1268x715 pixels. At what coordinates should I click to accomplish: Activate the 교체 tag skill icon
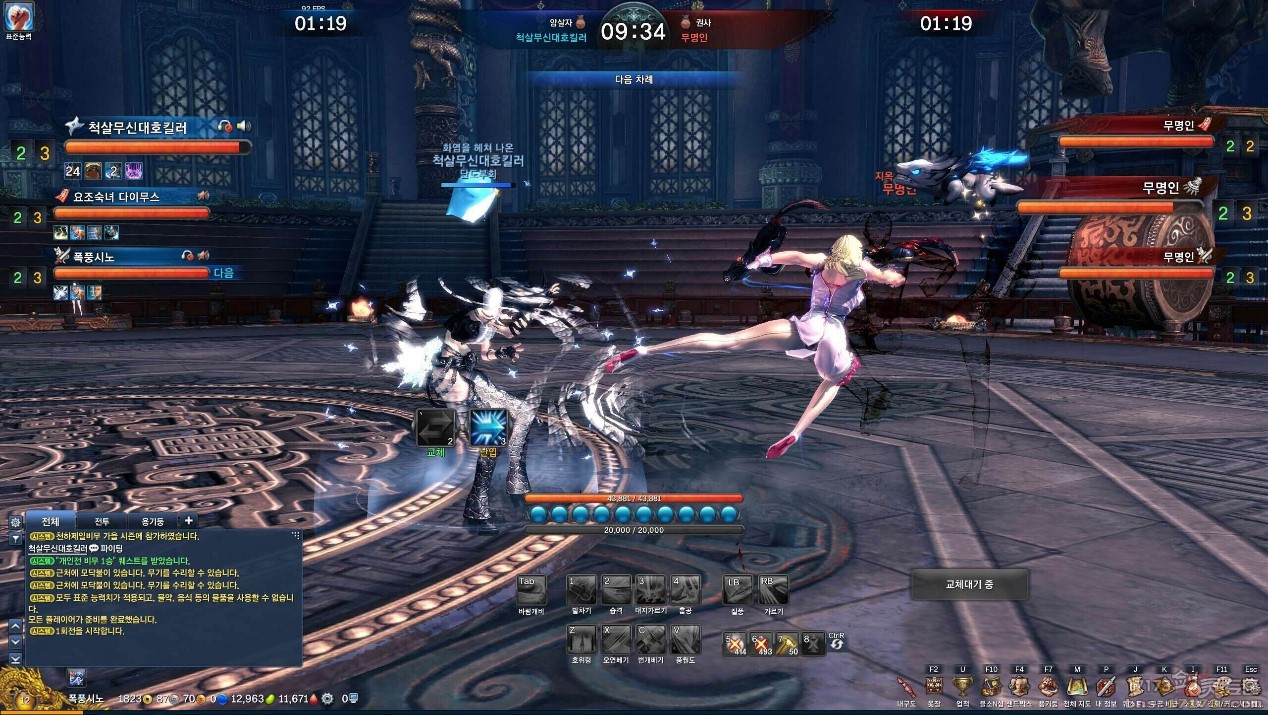click(435, 427)
